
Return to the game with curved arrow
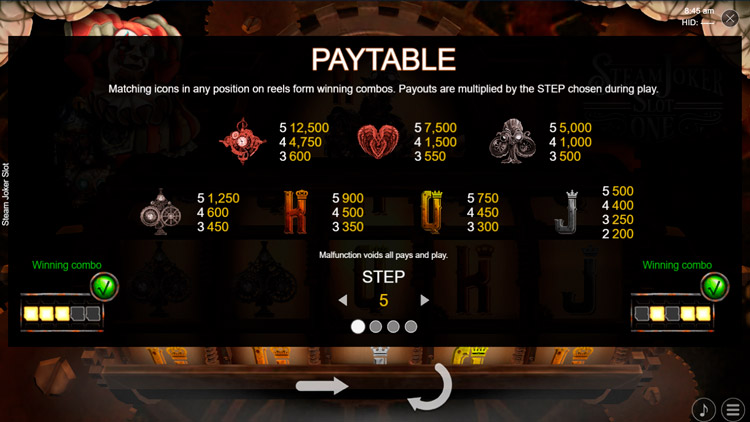[431, 389]
